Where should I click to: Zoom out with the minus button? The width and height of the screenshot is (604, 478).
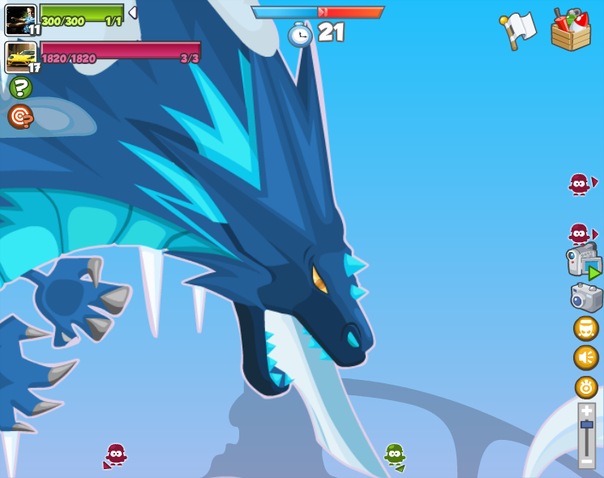(586, 461)
